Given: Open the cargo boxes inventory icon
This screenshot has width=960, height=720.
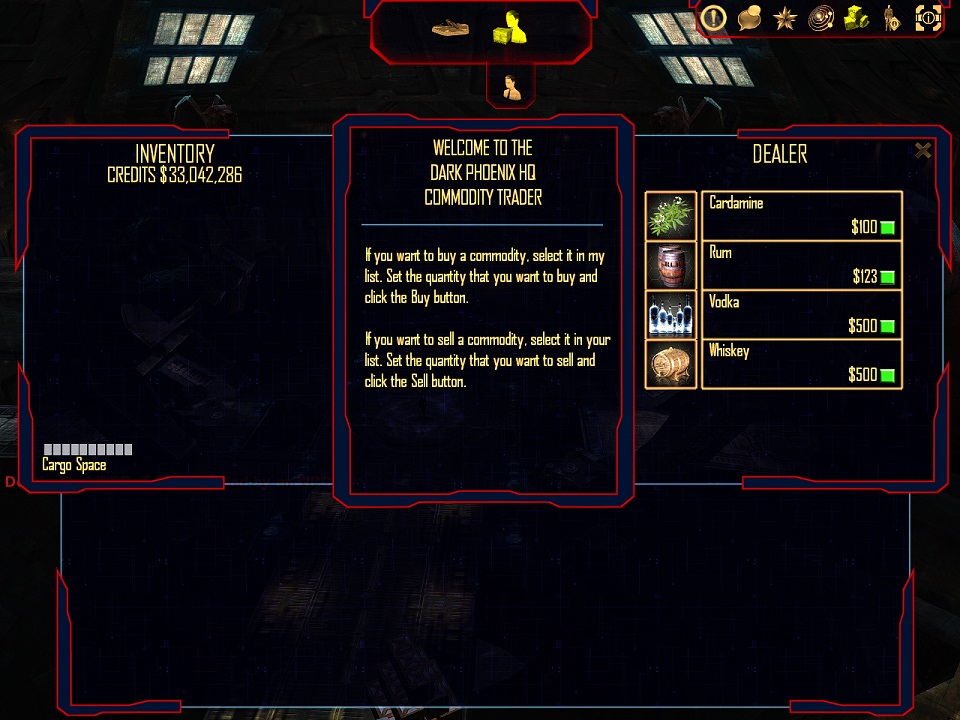Looking at the screenshot, I should pos(856,17).
